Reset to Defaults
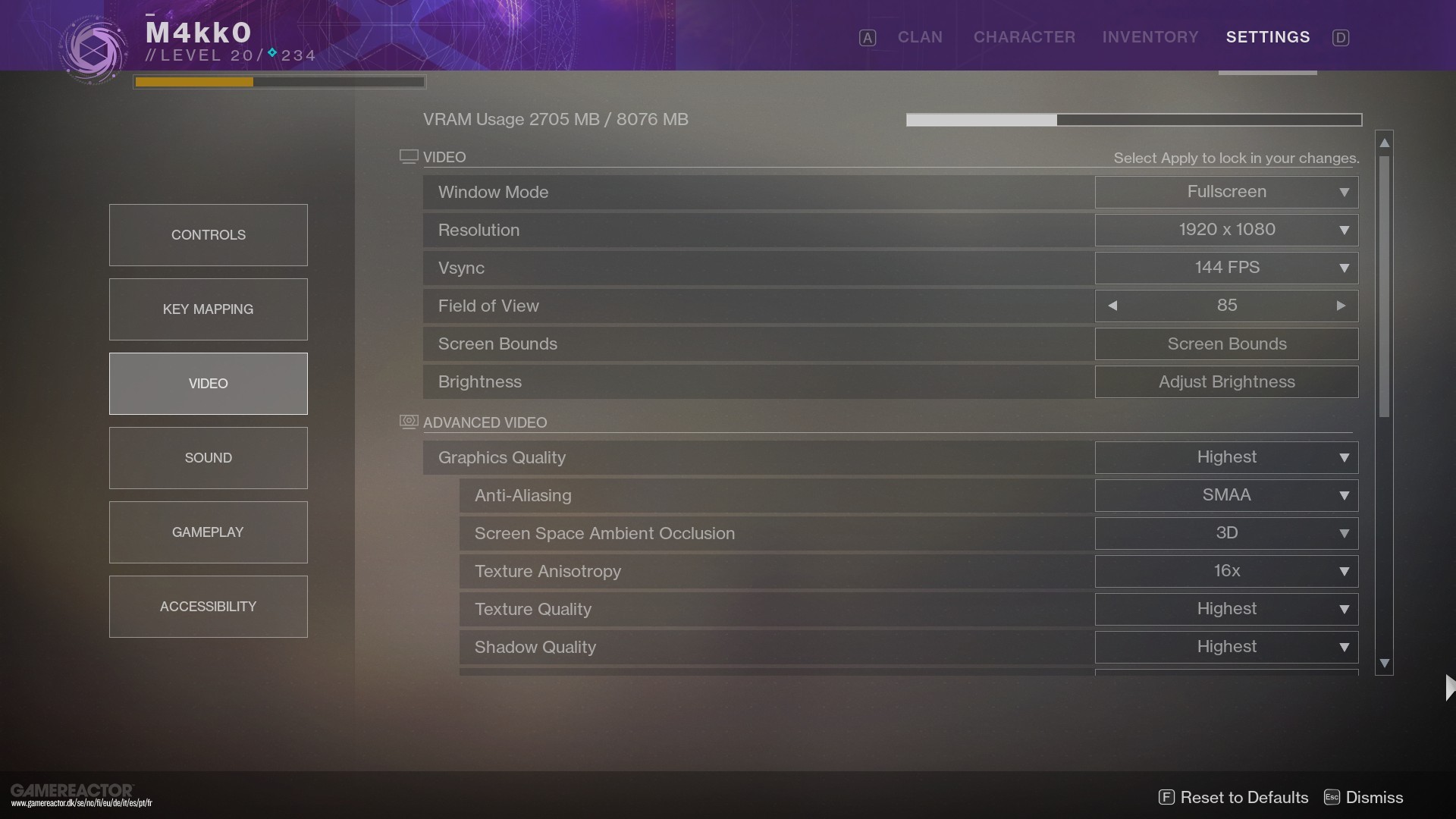Image resolution: width=1456 pixels, height=819 pixels. pos(1234,797)
